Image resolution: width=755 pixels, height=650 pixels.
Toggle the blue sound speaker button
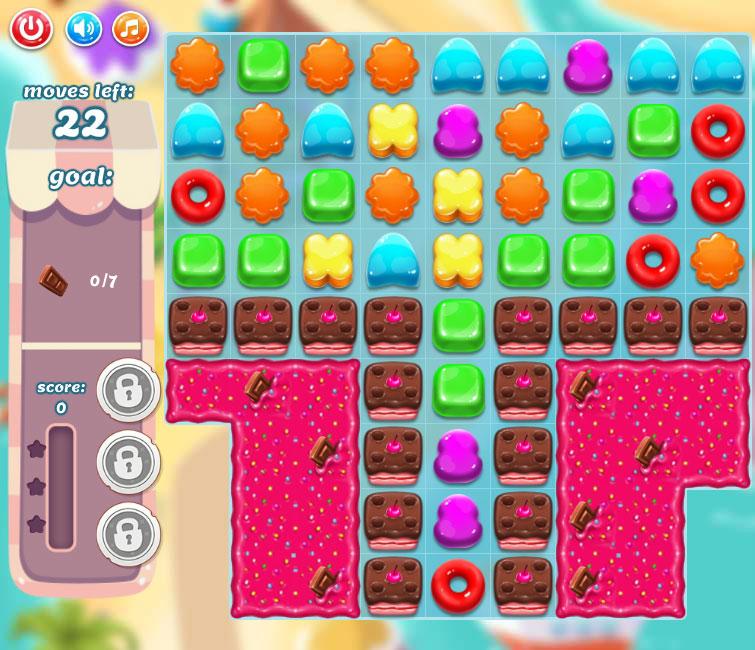pos(84,29)
